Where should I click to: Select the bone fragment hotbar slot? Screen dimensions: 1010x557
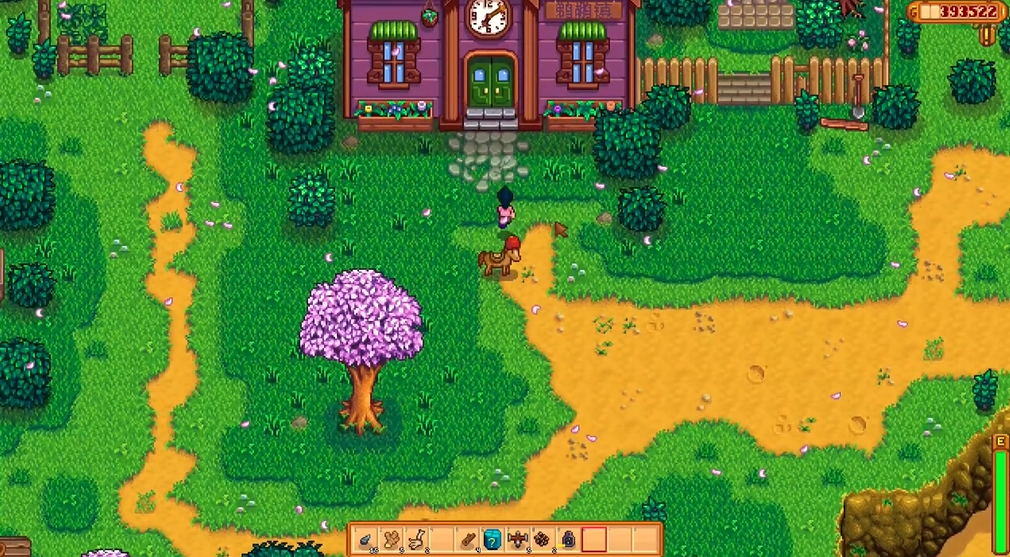pyautogui.click(x=417, y=540)
